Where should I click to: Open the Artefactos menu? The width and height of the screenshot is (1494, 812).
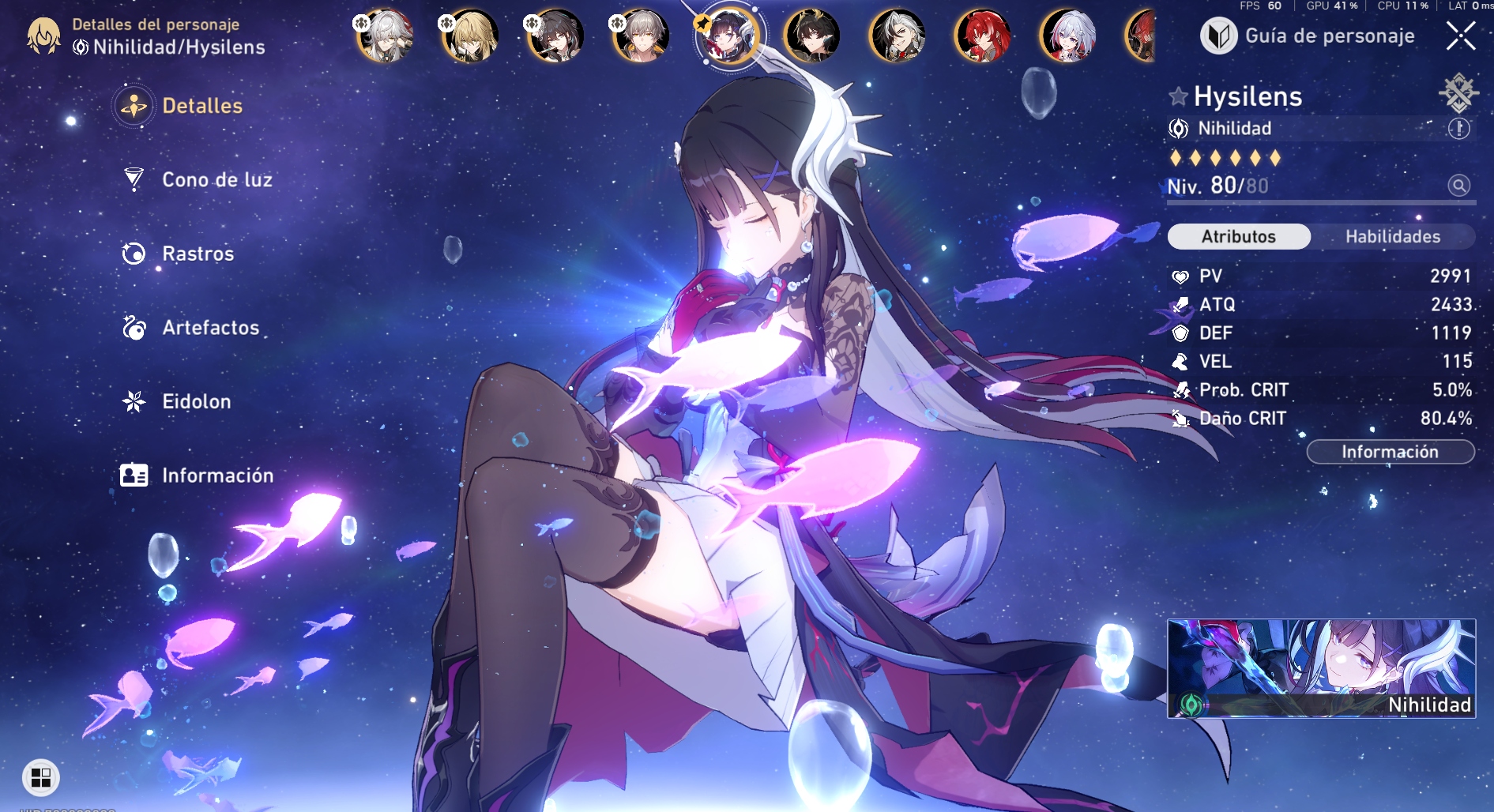tap(210, 328)
